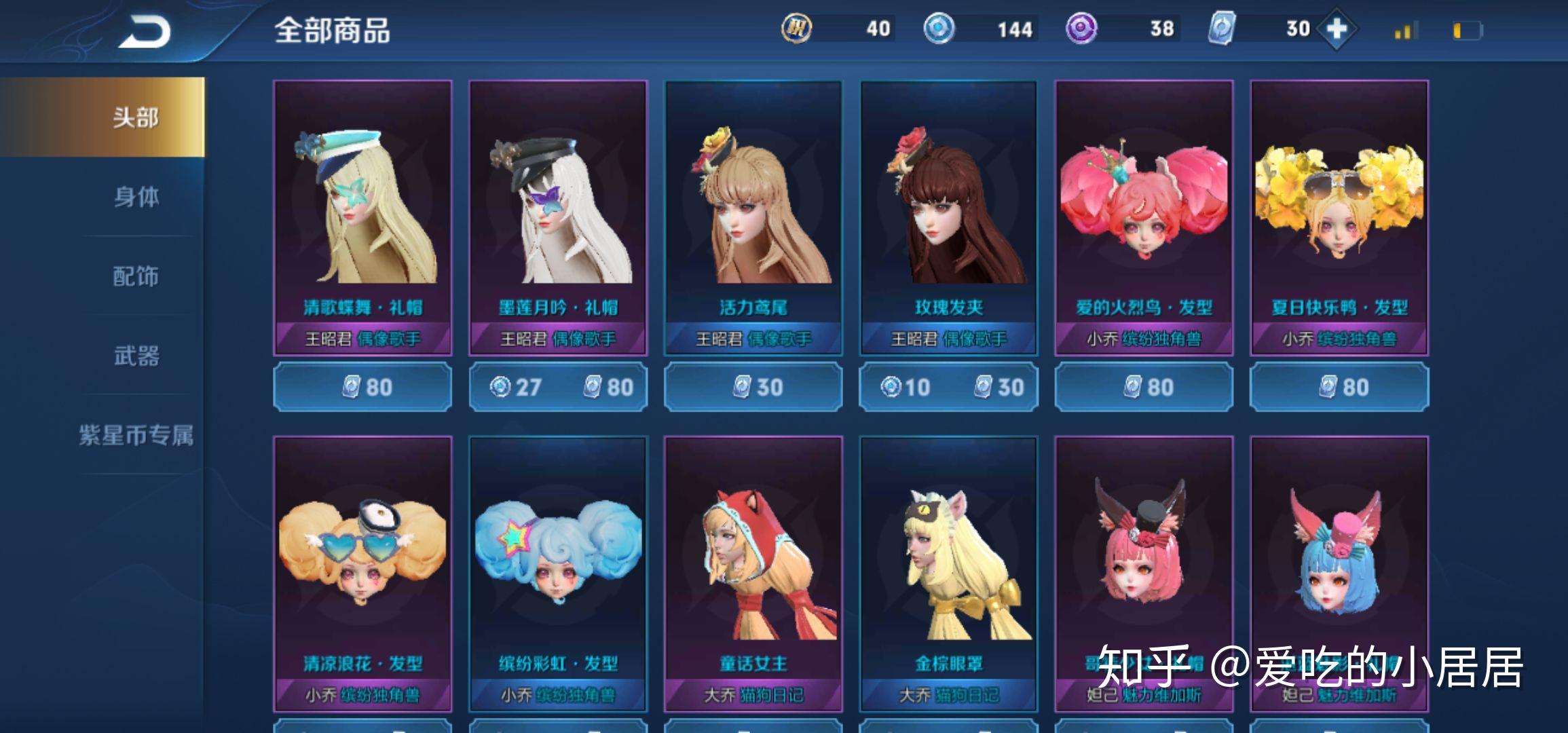1568x733 pixels.
Task: Add more tickets with the plus button
Action: [x=1336, y=29]
